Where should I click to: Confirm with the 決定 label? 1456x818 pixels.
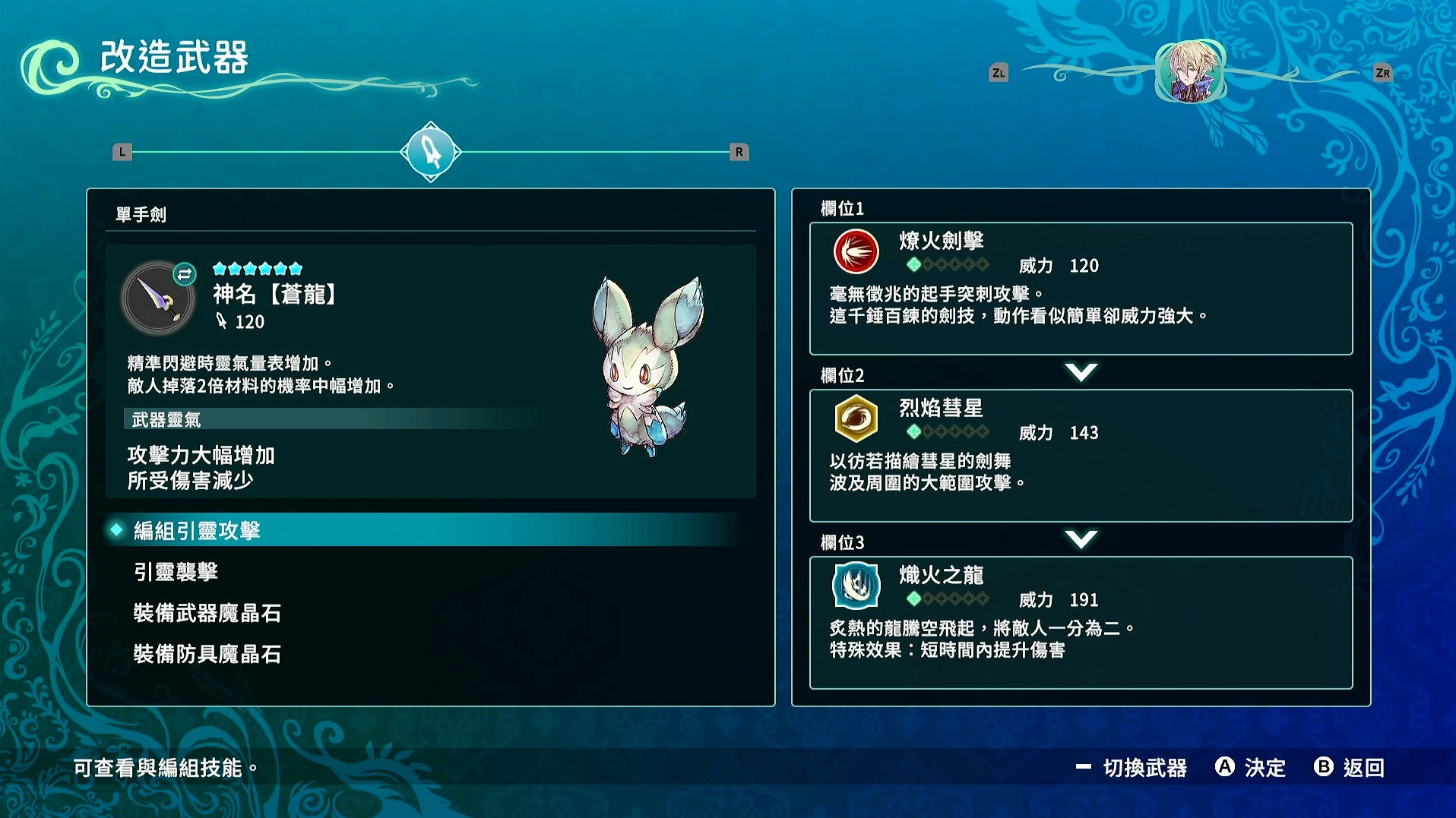click(x=1264, y=768)
